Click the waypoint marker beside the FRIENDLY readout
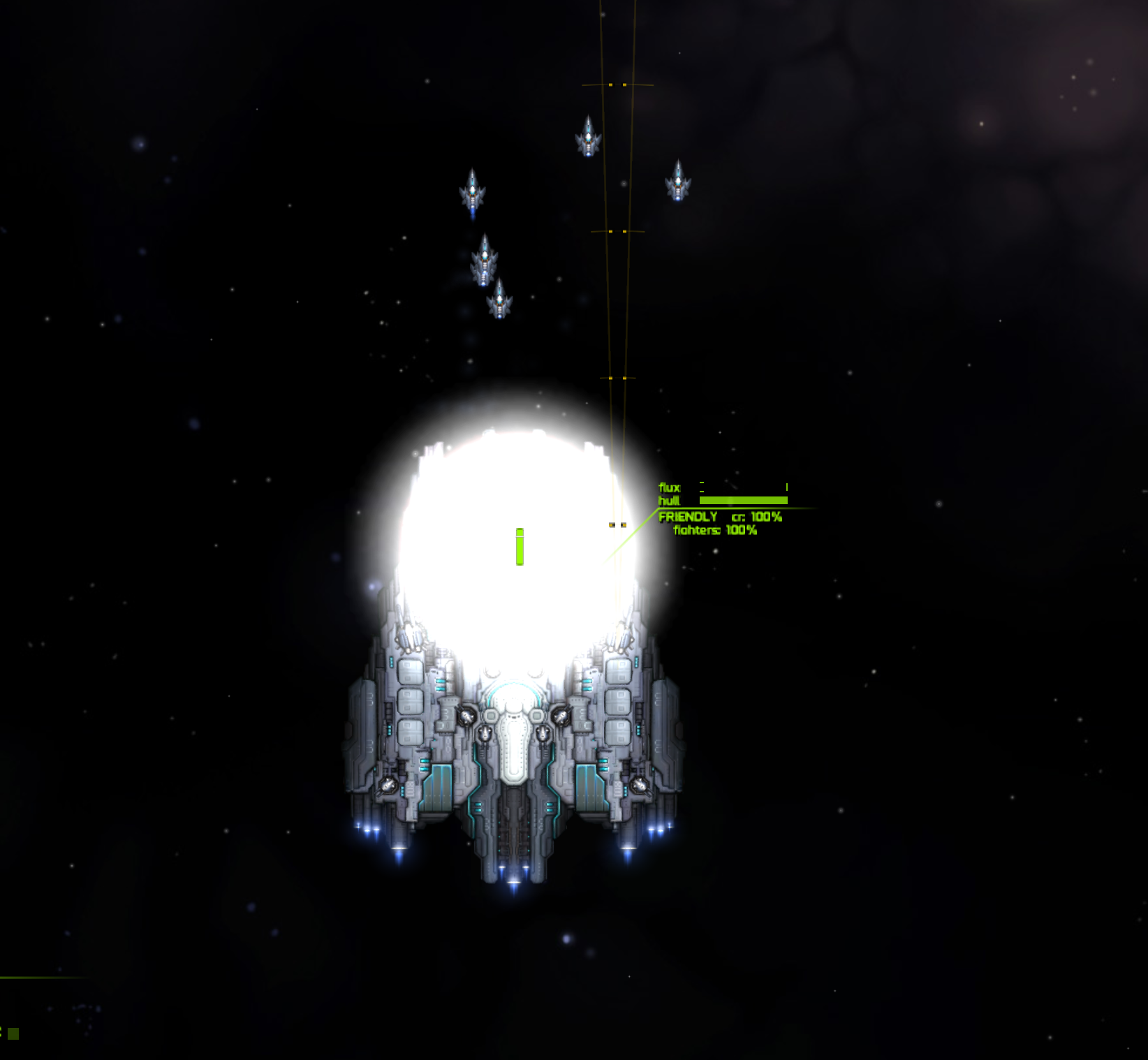 [618, 524]
